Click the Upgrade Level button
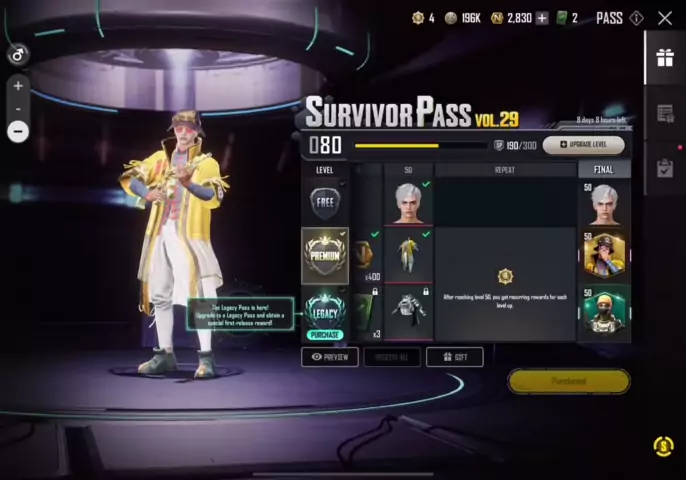The width and height of the screenshot is (686, 480). (x=584, y=145)
